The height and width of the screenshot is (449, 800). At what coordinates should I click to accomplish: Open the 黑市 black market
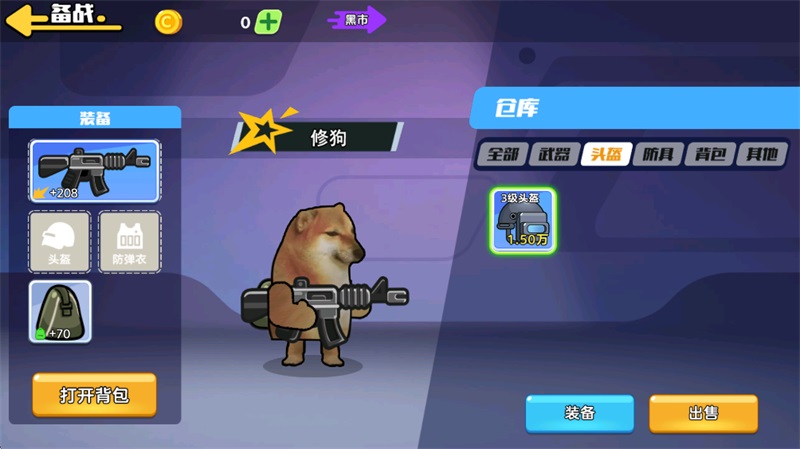coord(357,19)
